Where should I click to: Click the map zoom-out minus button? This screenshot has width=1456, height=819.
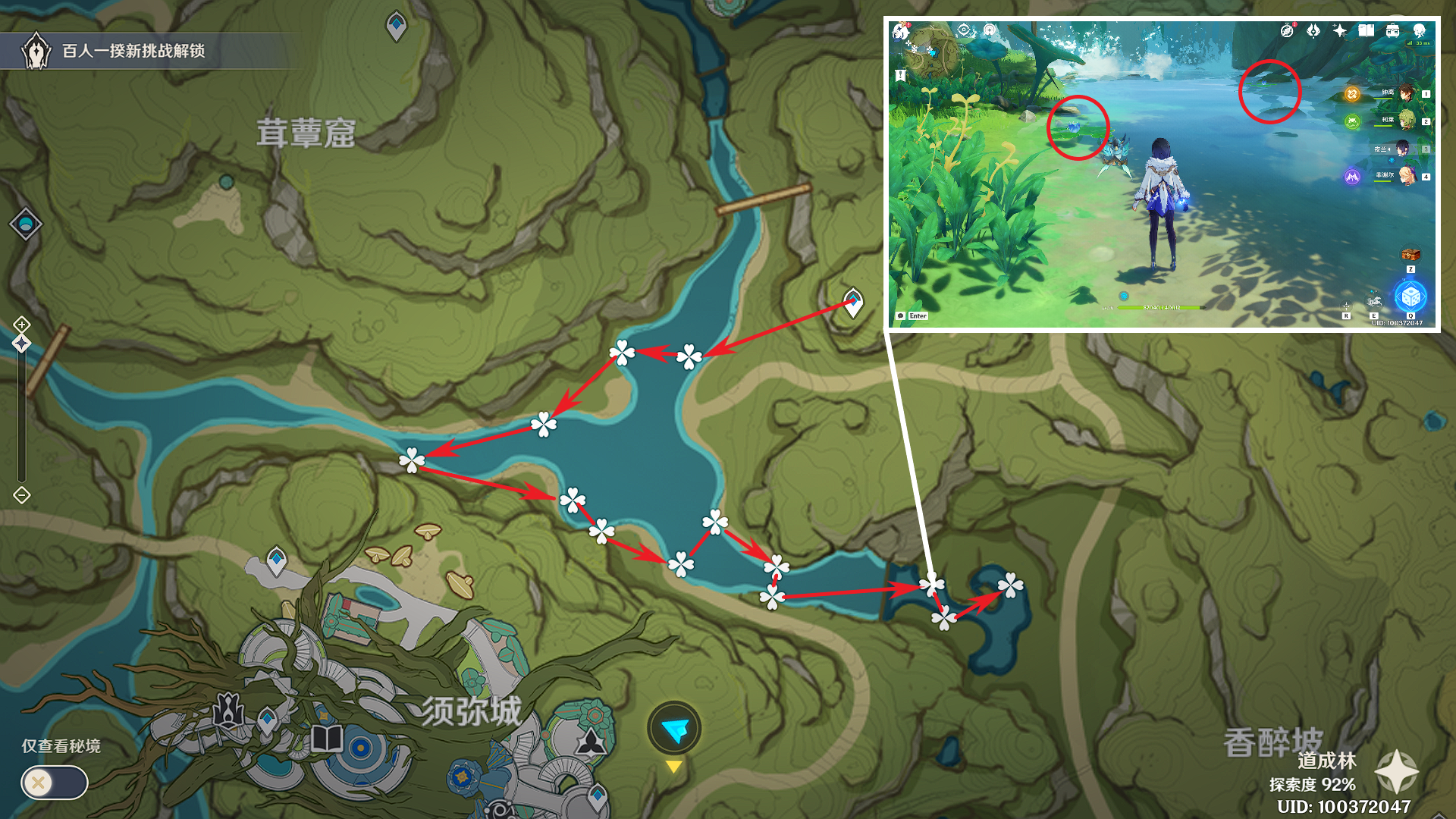pos(21,495)
